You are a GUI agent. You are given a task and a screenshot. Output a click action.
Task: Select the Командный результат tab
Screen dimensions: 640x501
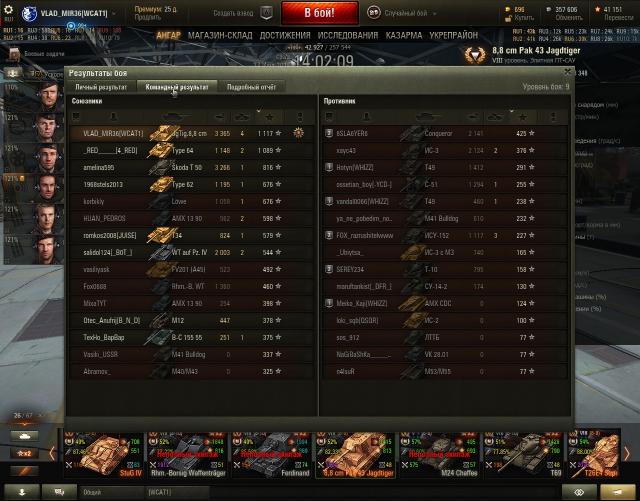coord(175,87)
